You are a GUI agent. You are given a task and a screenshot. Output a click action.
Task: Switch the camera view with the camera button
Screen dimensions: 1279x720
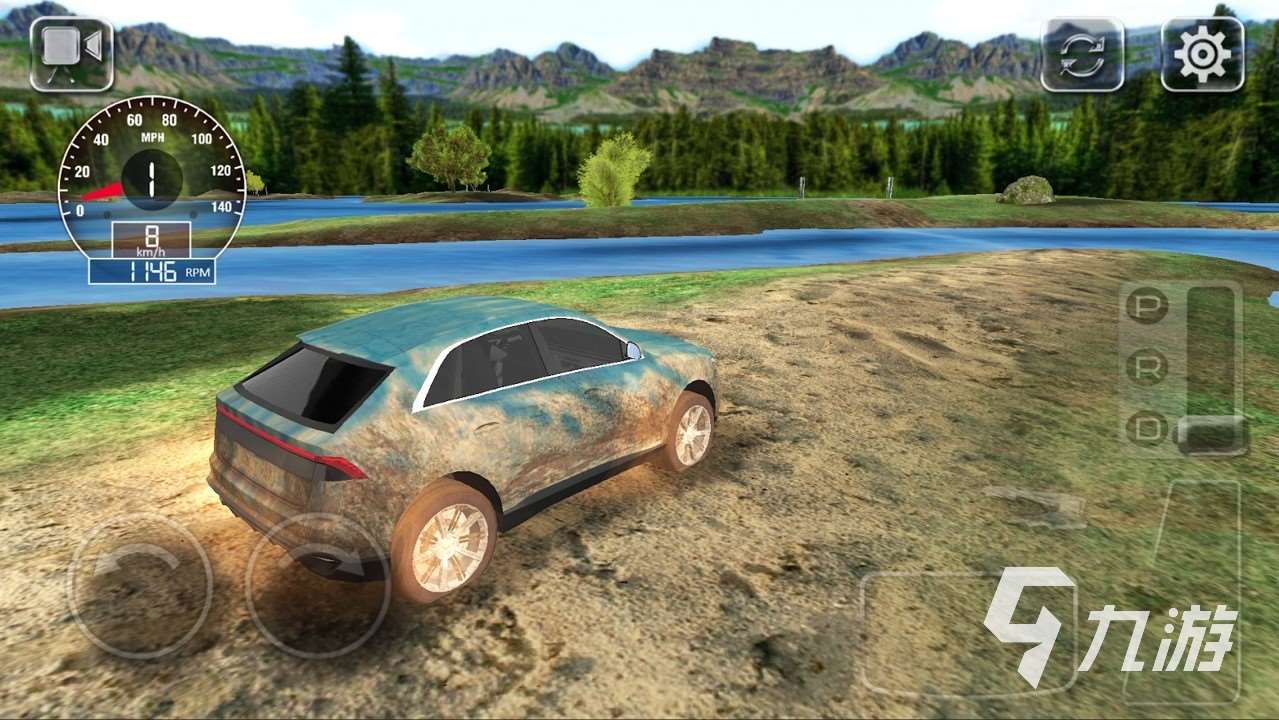coord(71,53)
